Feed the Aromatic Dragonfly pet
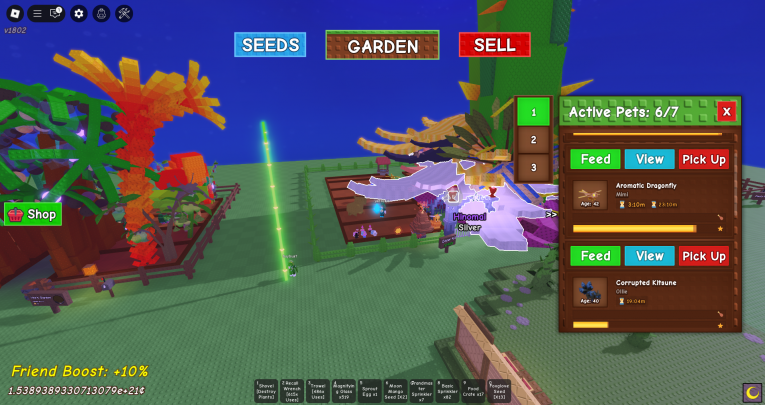 point(595,159)
